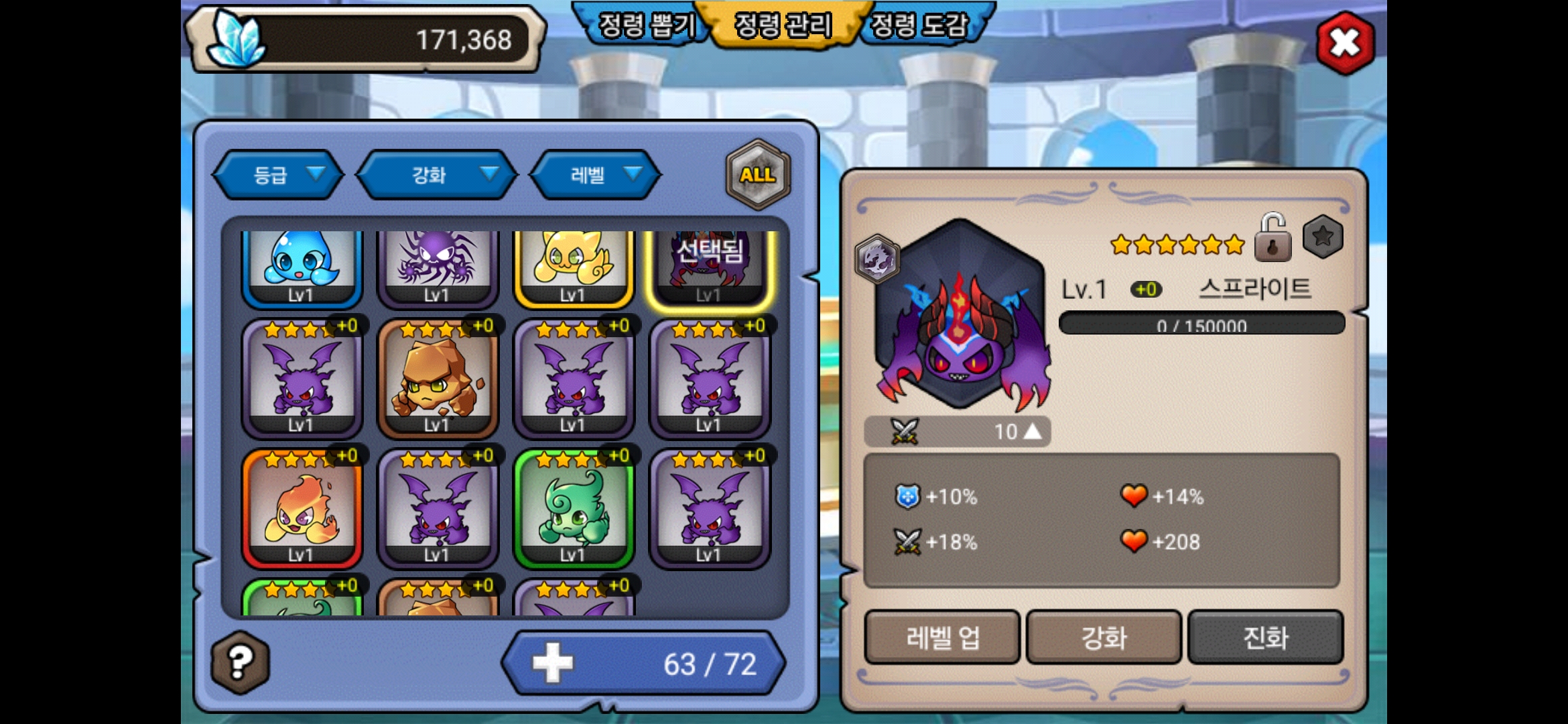Tap the 레벨 업 button
This screenshot has height=724, width=1568.
click(942, 638)
